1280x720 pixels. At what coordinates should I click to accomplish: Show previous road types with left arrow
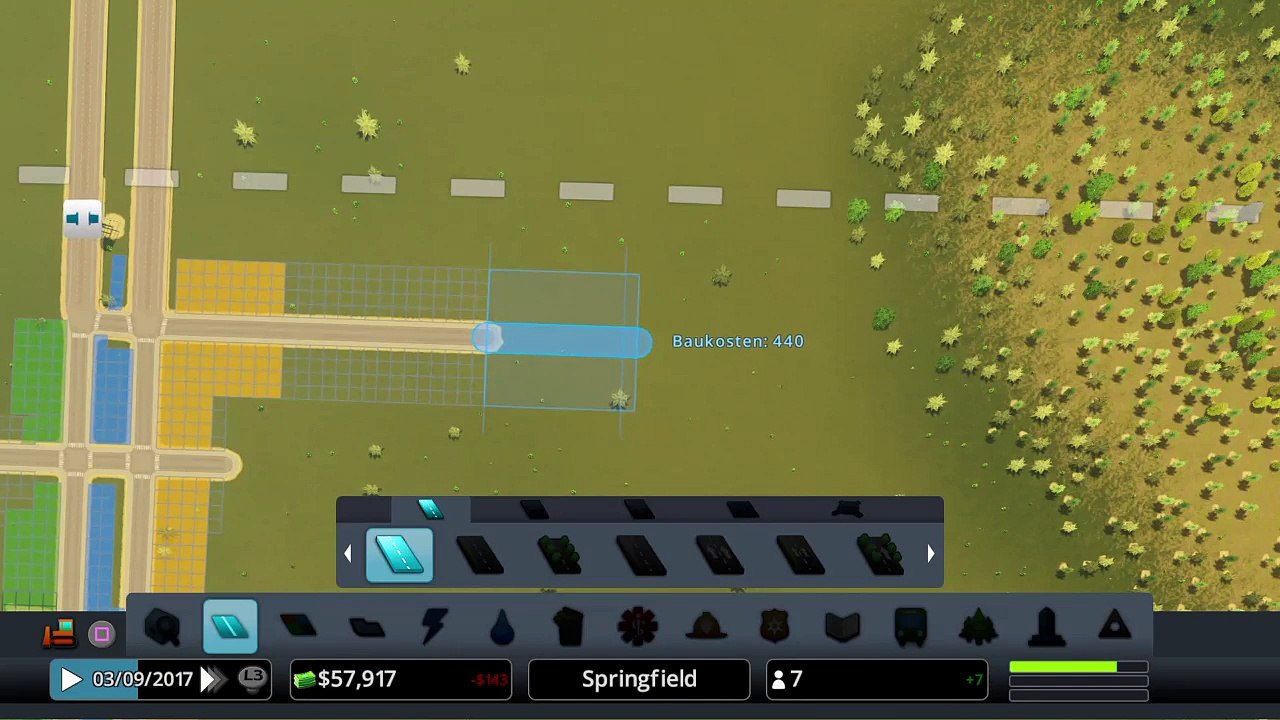348,553
